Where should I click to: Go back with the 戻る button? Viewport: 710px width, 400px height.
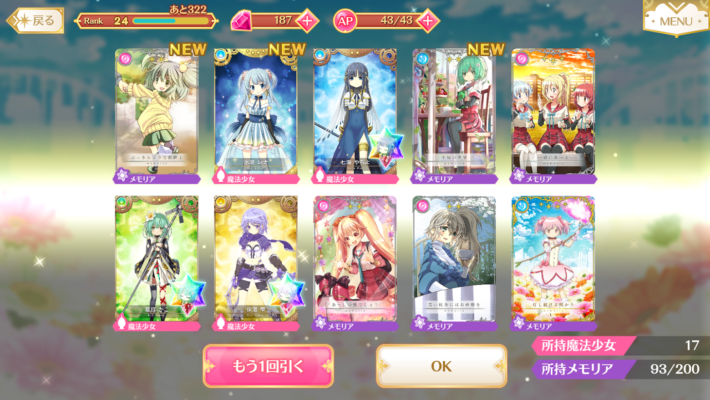click(36, 19)
